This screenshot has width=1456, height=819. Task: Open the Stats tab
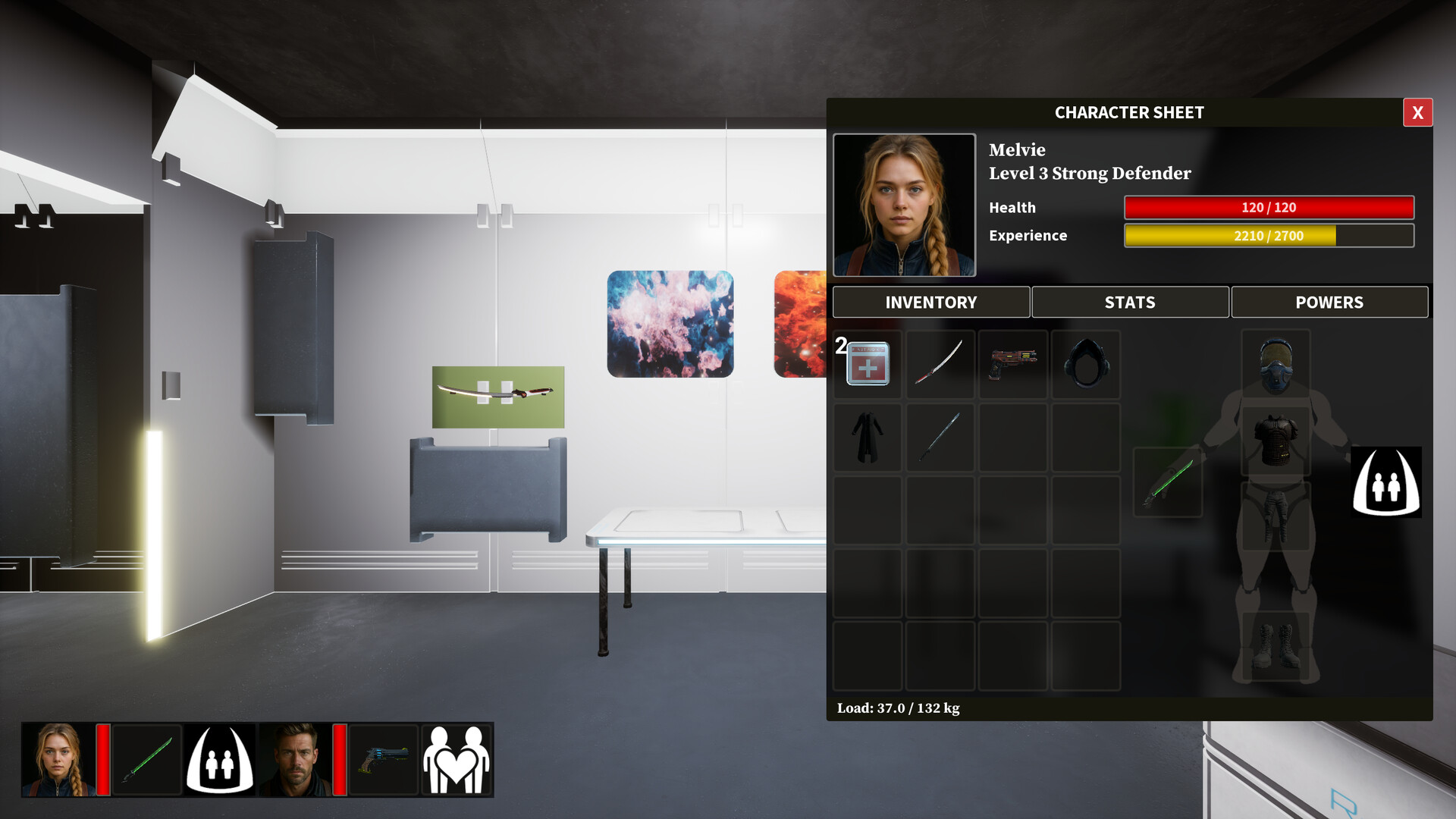click(x=1130, y=303)
